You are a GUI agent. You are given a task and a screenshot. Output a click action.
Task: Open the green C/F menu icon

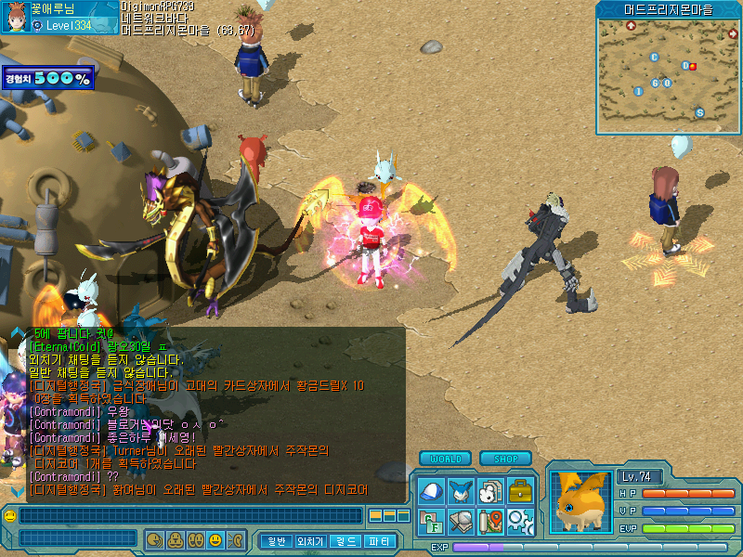tap(431, 520)
